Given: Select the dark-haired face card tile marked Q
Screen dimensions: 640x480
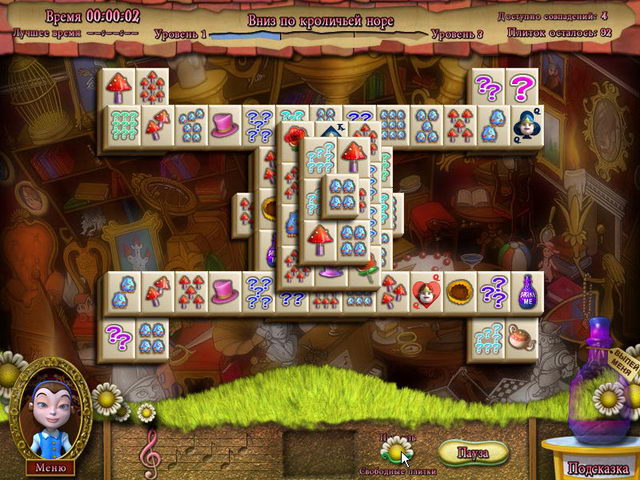Looking at the screenshot, I should point(526,125).
